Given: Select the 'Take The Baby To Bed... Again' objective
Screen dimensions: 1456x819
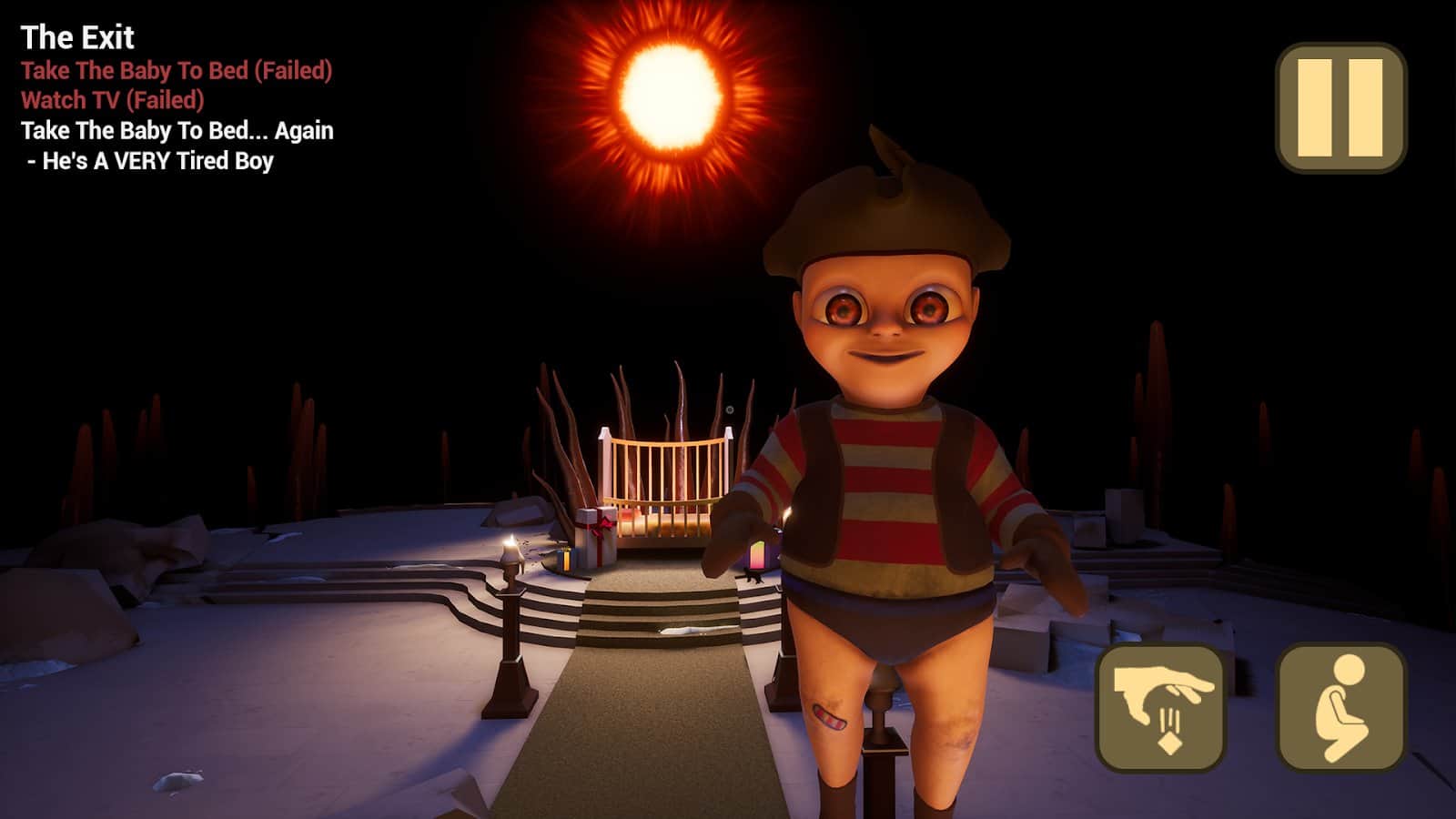Looking at the screenshot, I should pyautogui.click(x=177, y=131).
